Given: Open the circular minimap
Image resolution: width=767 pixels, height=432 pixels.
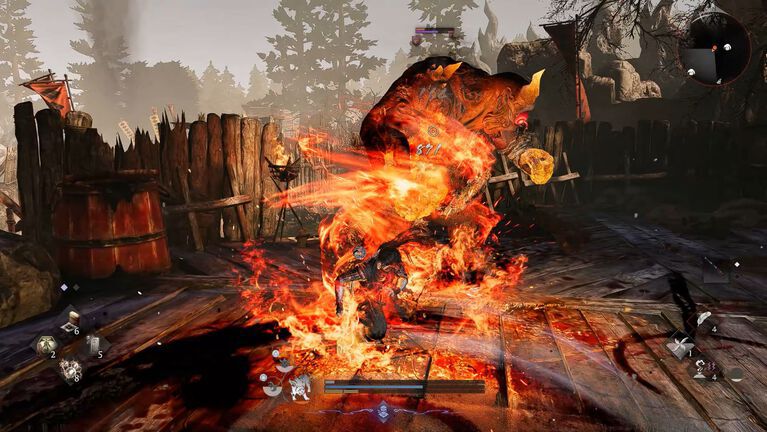Looking at the screenshot, I should pos(713,48).
